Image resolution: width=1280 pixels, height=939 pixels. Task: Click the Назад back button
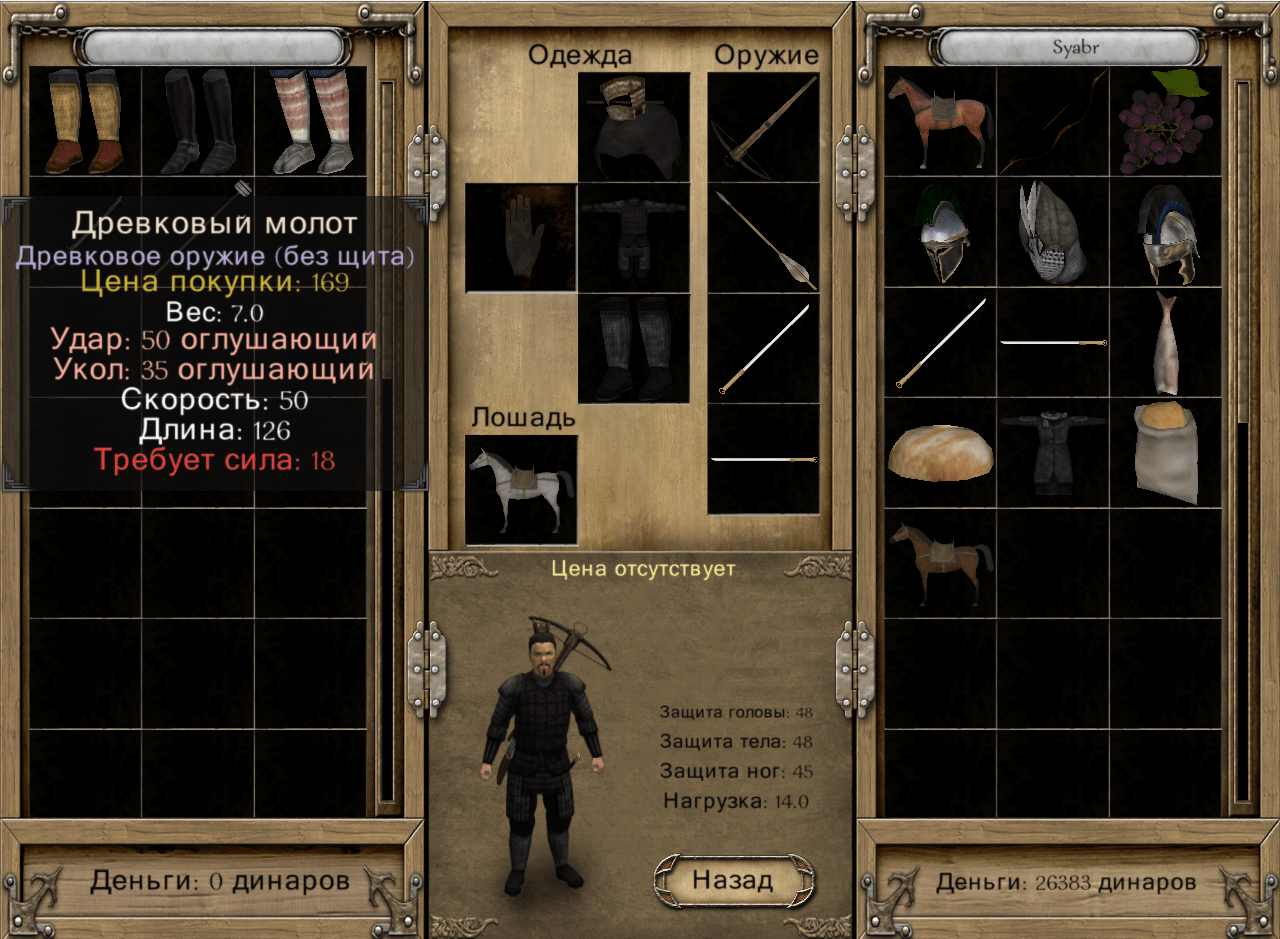point(732,880)
